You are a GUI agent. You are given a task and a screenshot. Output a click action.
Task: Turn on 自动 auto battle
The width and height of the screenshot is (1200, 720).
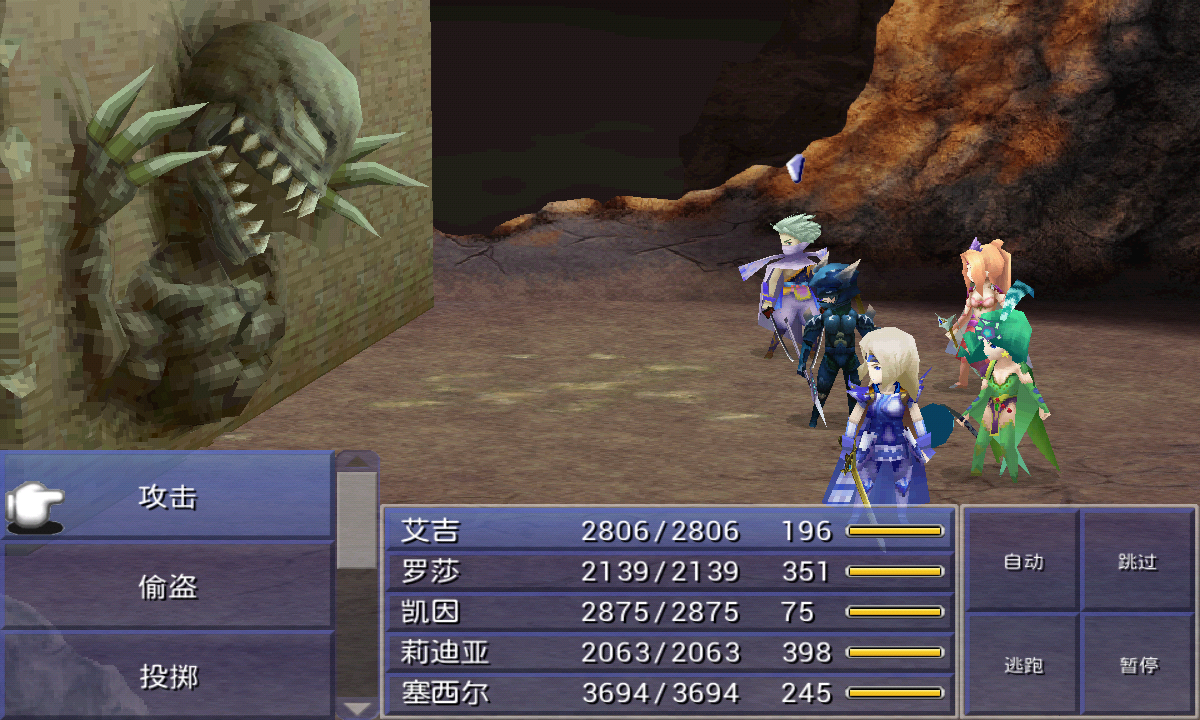(1023, 562)
